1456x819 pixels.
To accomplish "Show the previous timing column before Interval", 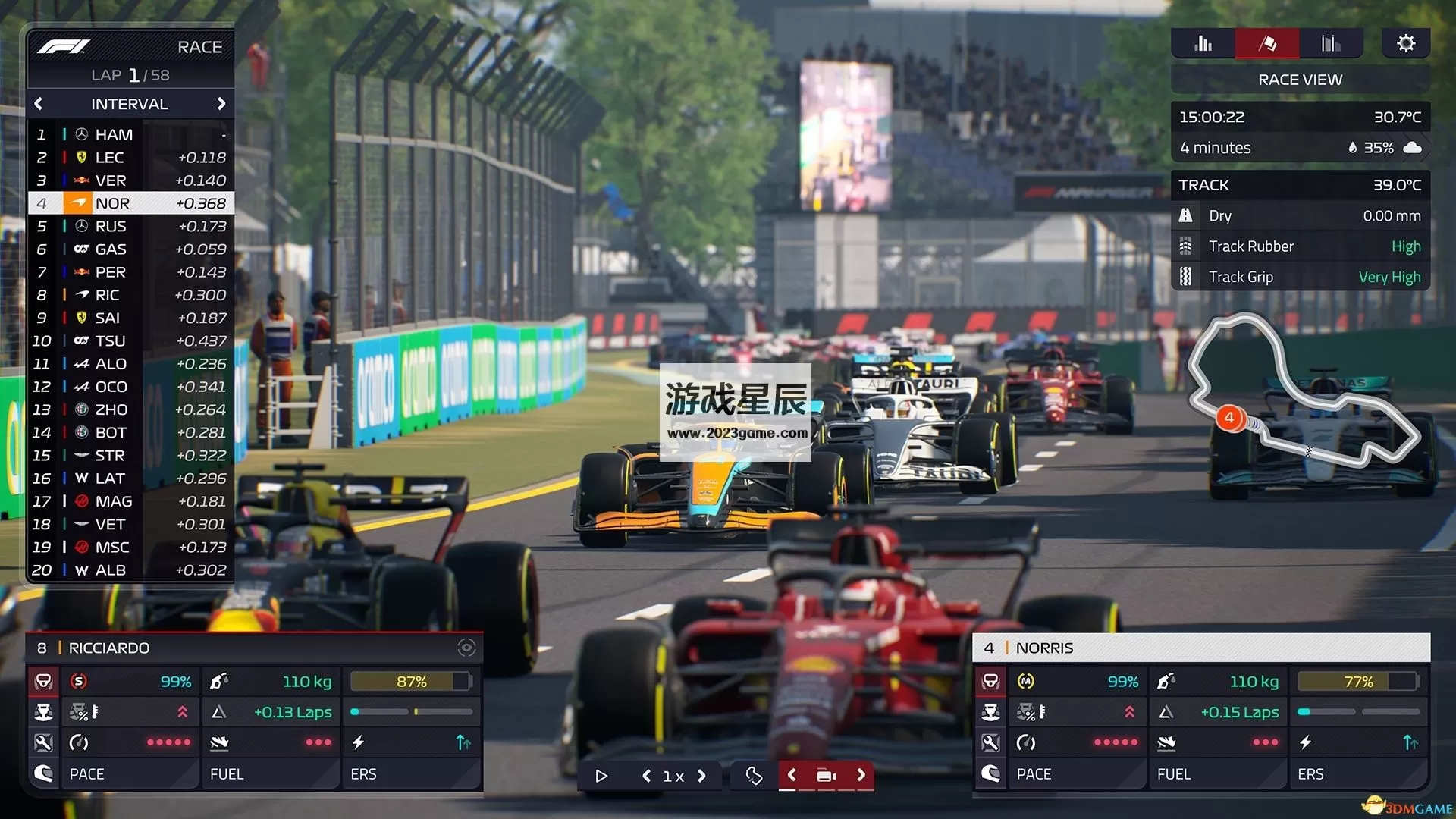I will click(x=39, y=104).
